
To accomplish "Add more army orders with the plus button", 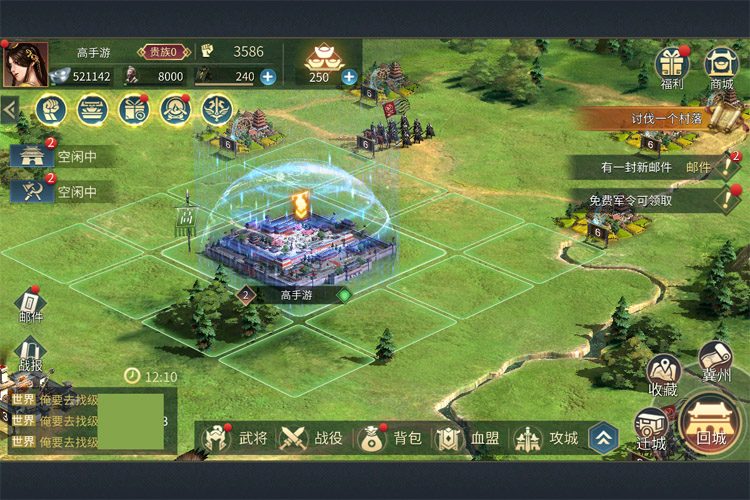I will [x=268, y=76].
